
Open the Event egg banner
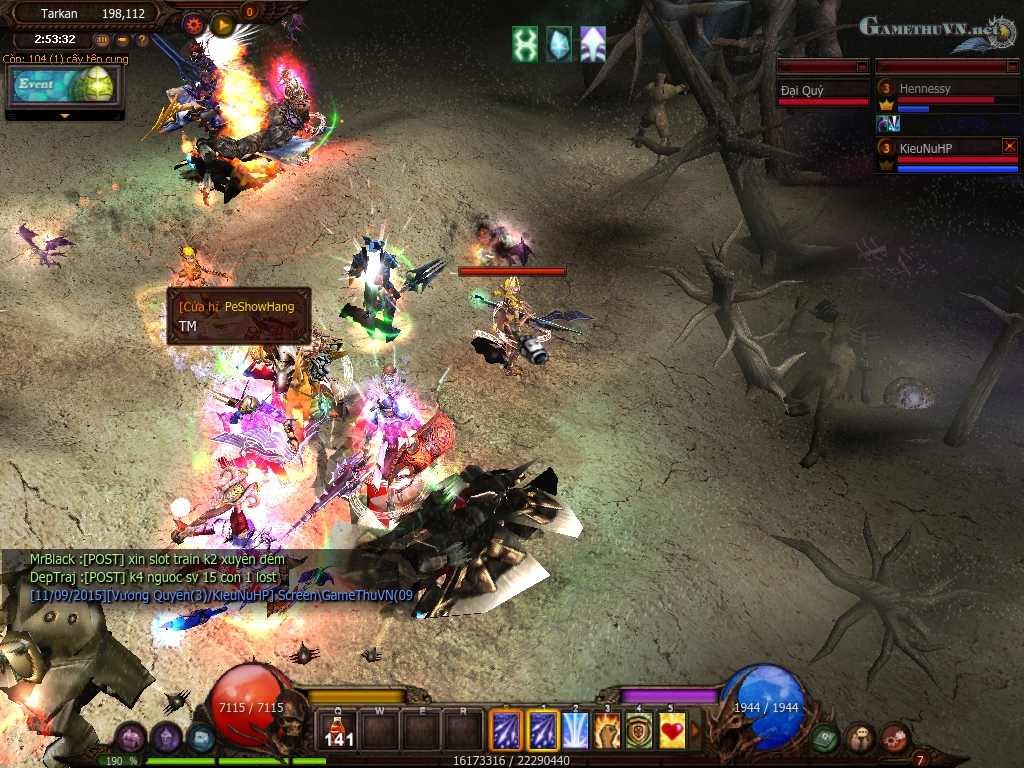(64, 86)
